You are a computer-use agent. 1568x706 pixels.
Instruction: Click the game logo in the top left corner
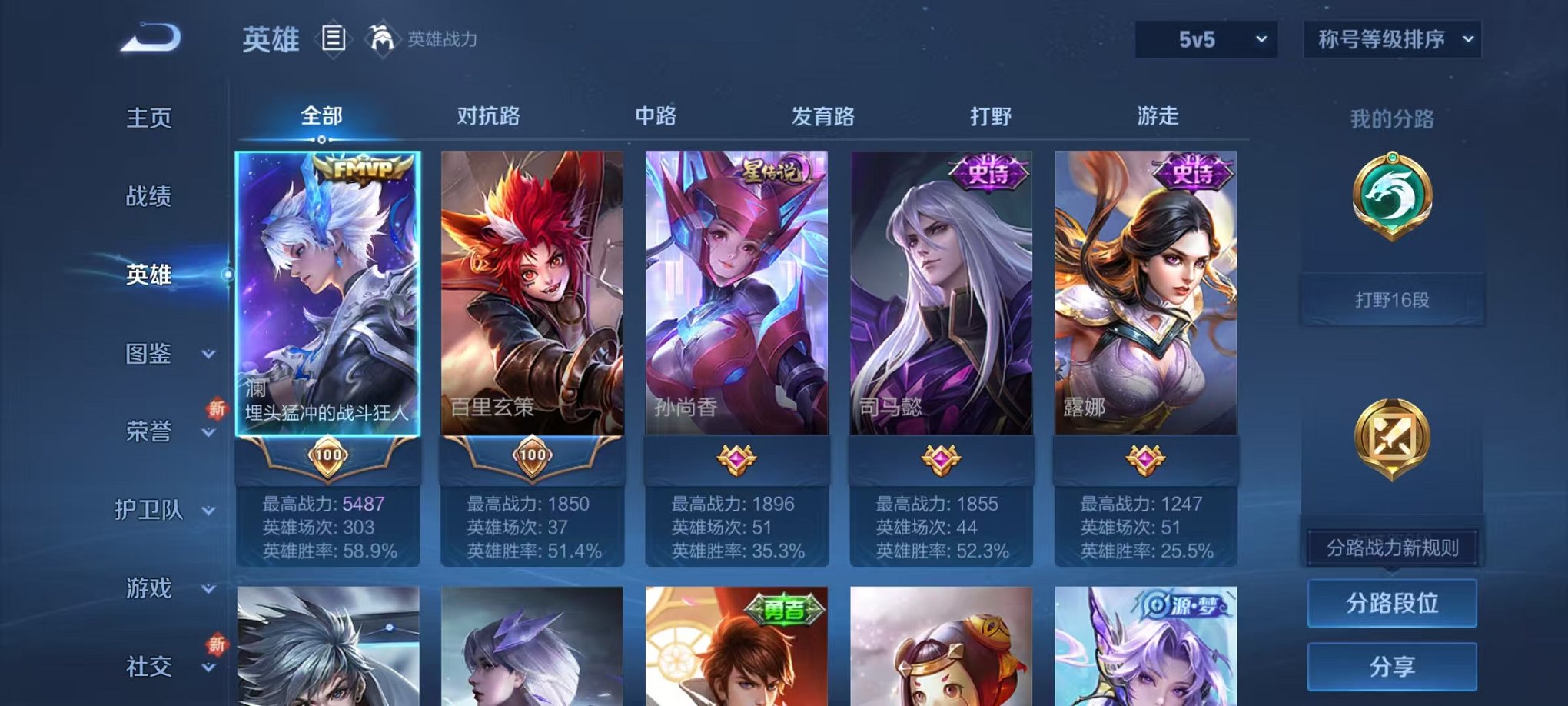[x=148, y=37]
